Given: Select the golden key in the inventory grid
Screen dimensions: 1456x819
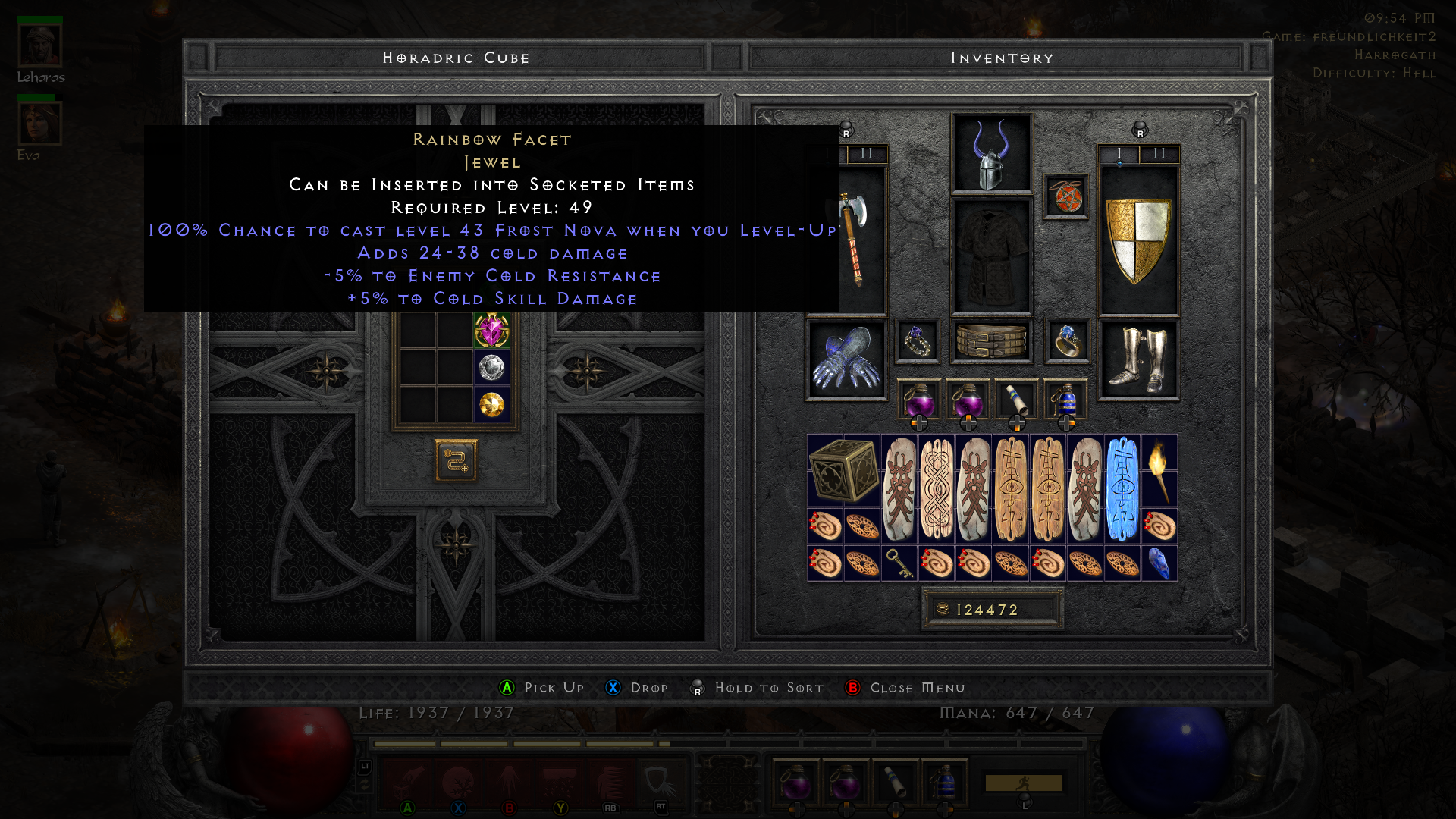Looking at the screenshot, I should coord(899,564).
